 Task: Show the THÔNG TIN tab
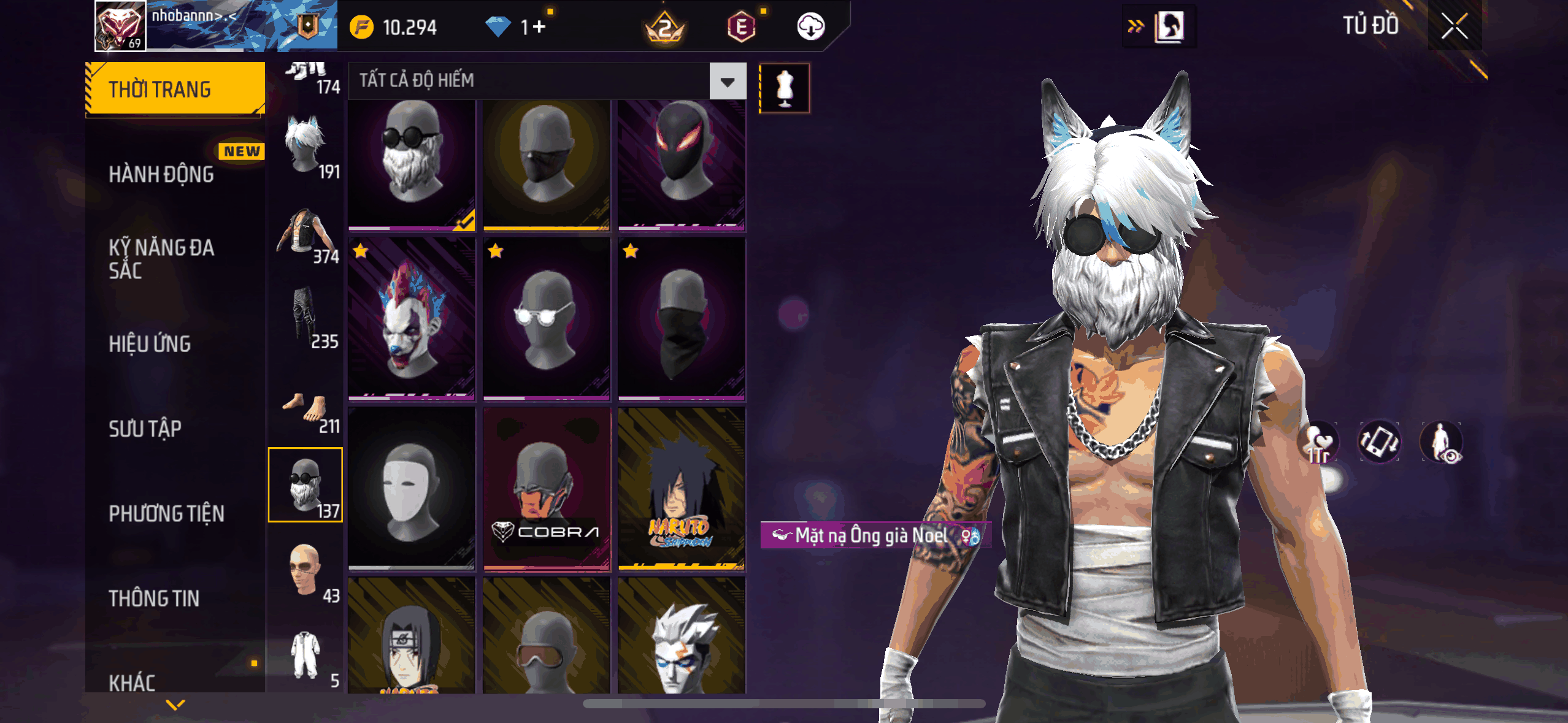[154, 598]
